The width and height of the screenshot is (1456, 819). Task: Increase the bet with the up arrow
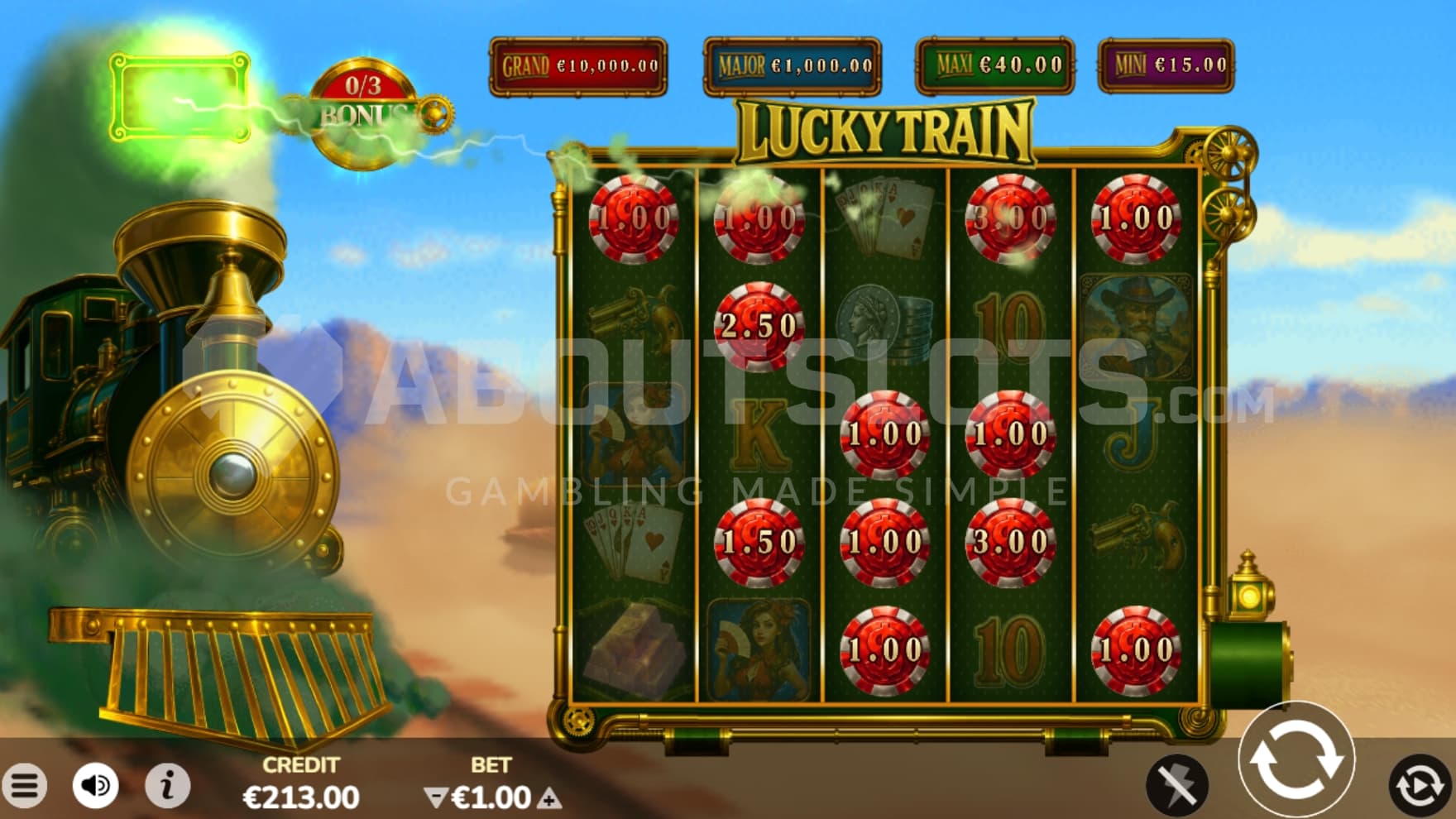(549, 798)
